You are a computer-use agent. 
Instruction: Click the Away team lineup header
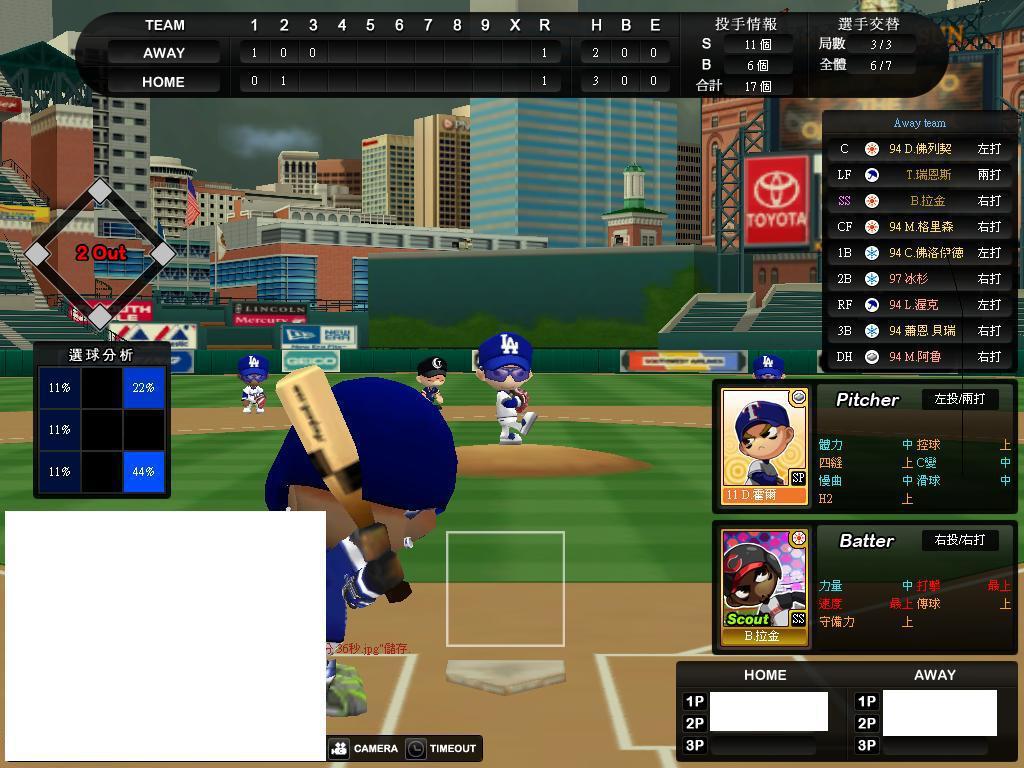click(919, 123)
